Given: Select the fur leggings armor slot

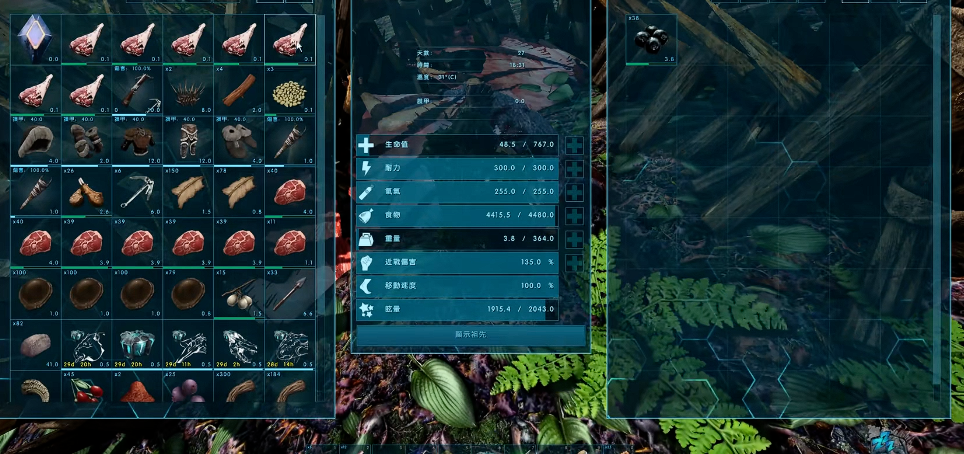Looking at the screenshot, I should [x=188, y=141].
